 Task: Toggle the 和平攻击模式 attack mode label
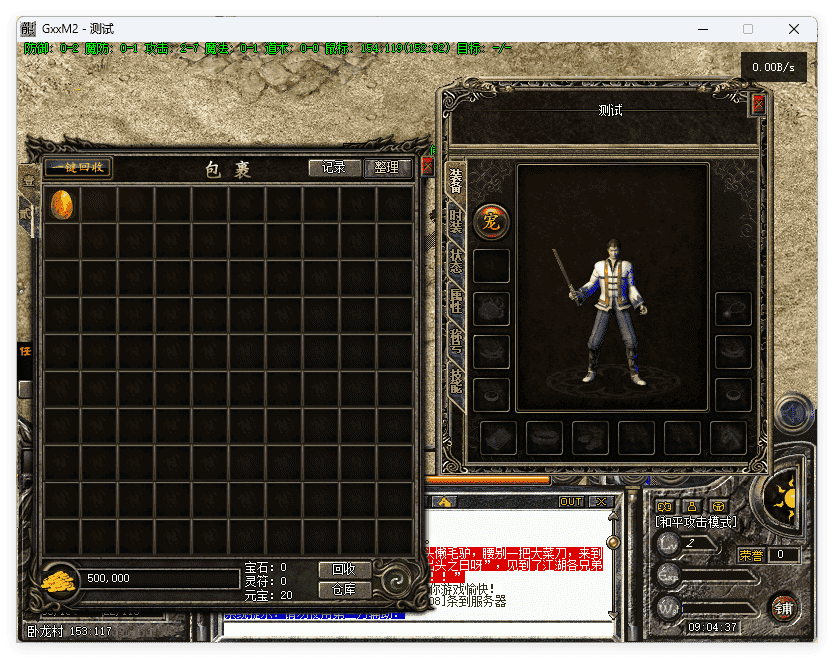pos(695,522)
